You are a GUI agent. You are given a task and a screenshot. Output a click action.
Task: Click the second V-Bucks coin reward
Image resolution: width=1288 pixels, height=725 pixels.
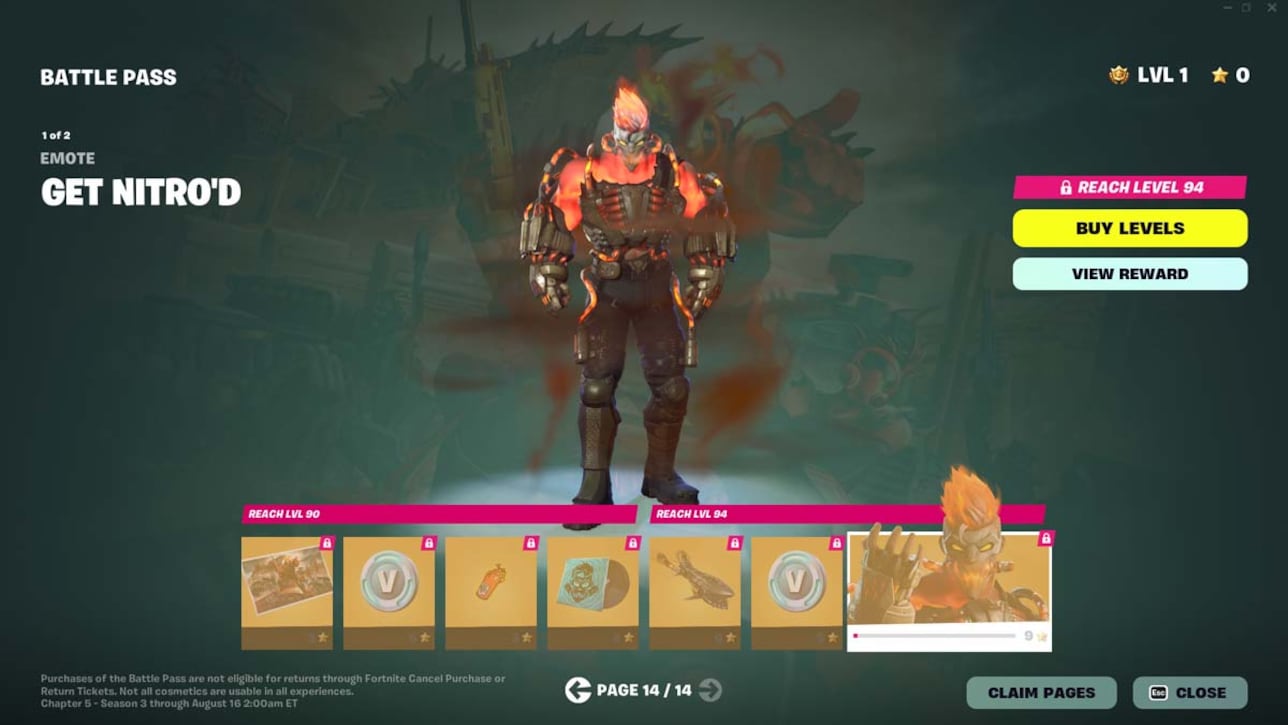797,585
